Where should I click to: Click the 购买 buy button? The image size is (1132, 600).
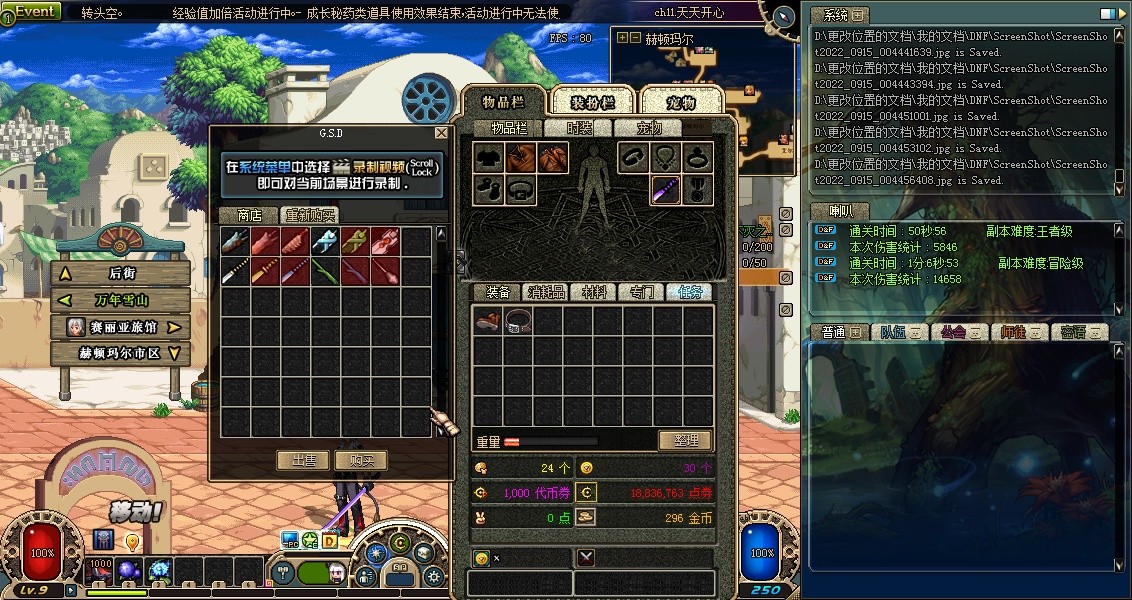click(x=361, y=460)
